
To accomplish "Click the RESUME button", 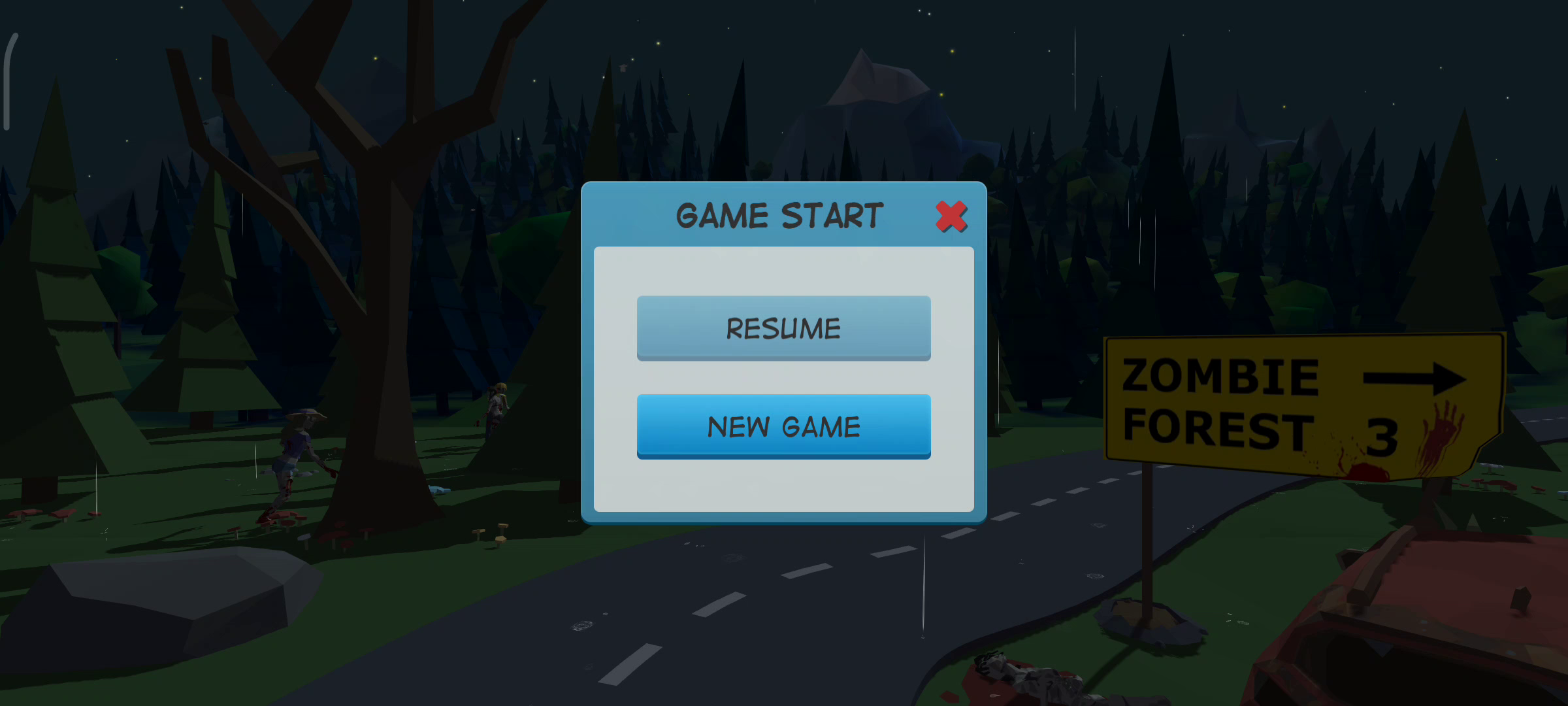I will (783, 328).
